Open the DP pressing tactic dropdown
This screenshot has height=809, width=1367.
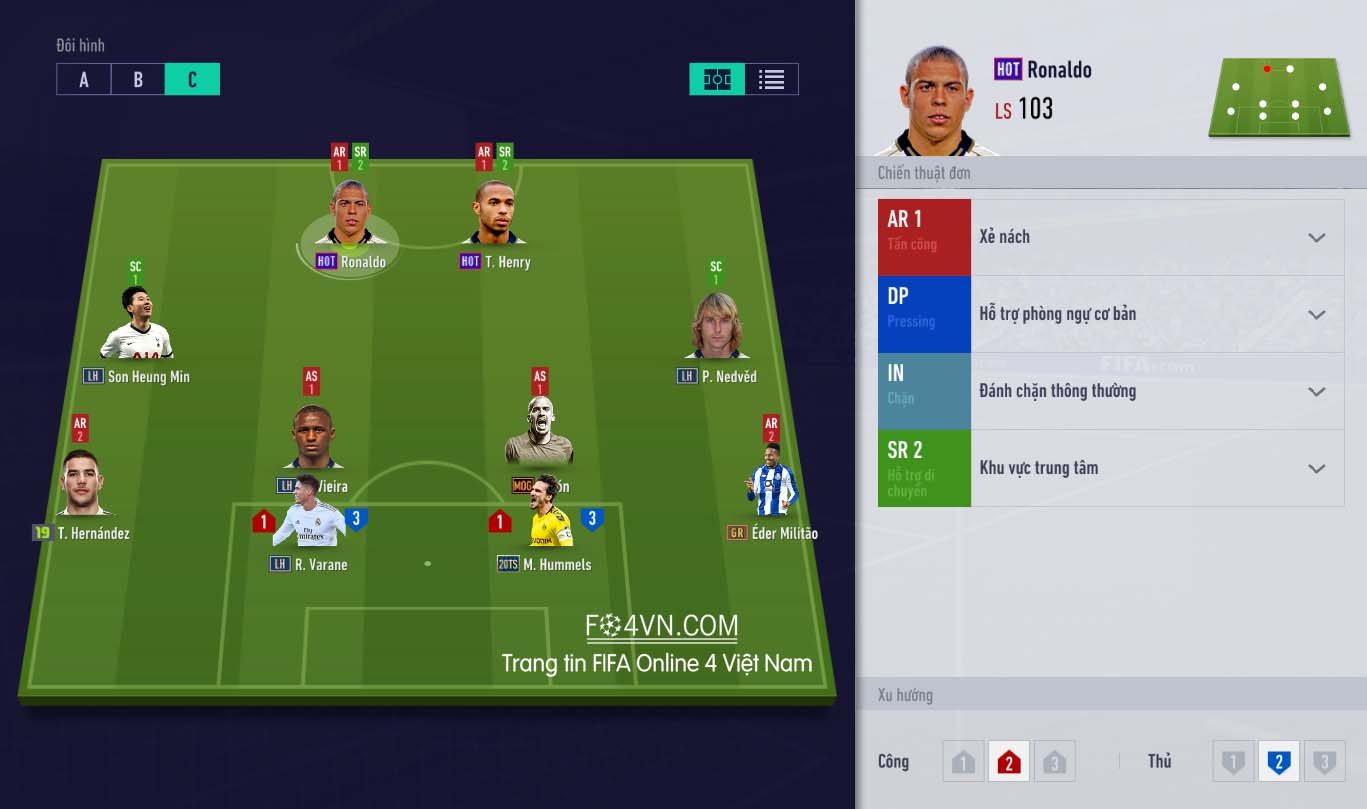tap(1316, 315)
